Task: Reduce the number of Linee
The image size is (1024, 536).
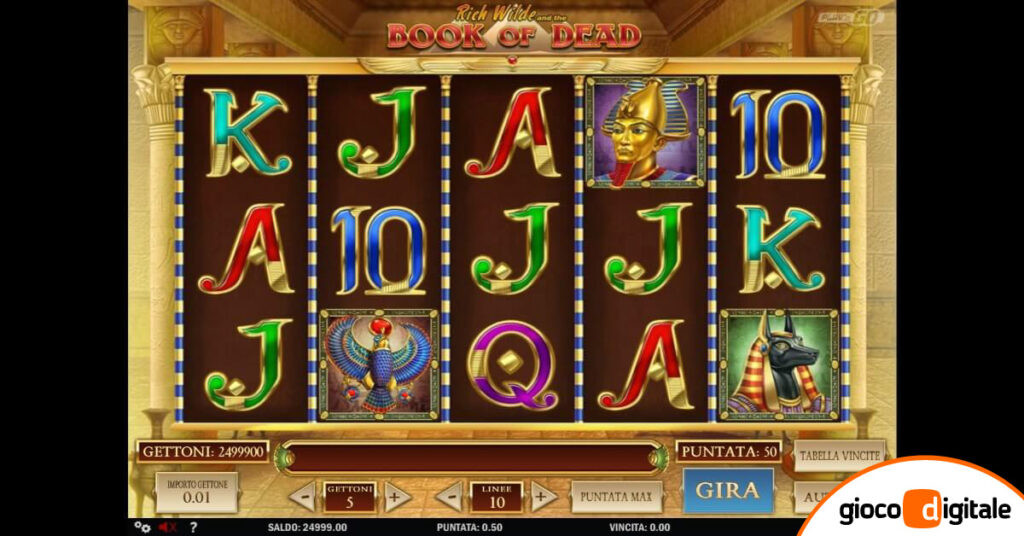Action: click(449, 496)
